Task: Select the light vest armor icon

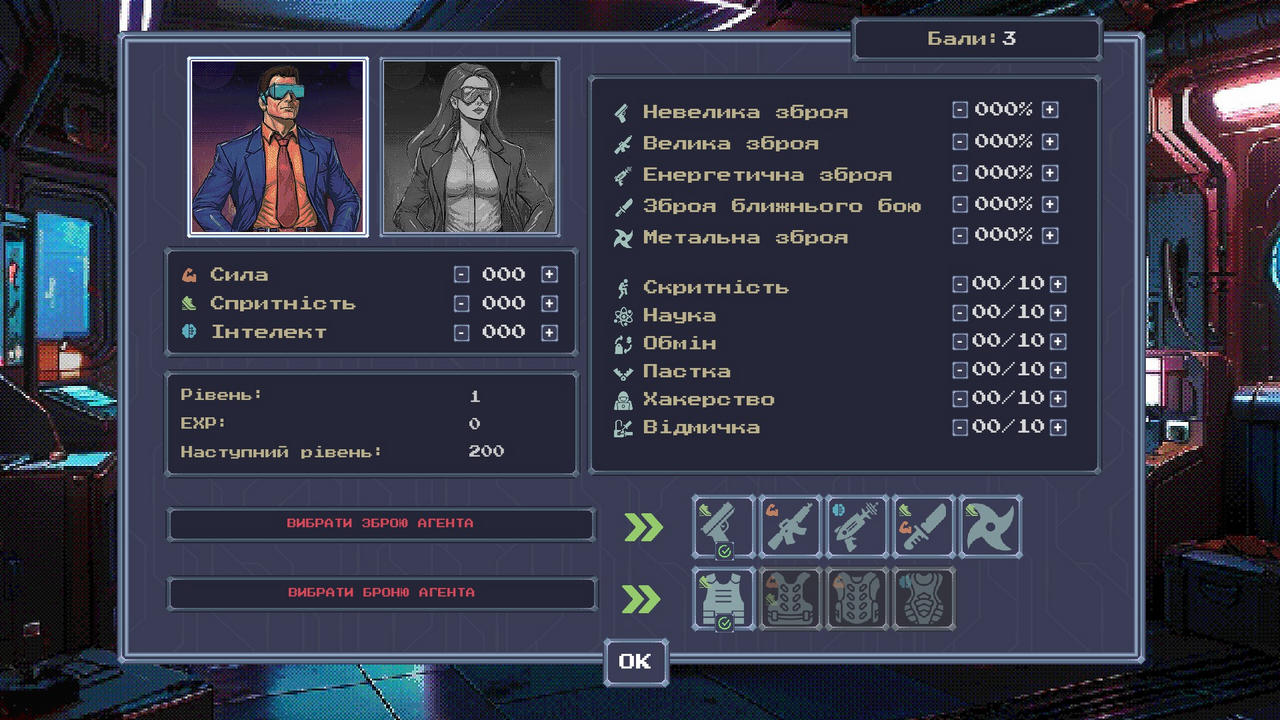Action: click(x=723, y=598)
